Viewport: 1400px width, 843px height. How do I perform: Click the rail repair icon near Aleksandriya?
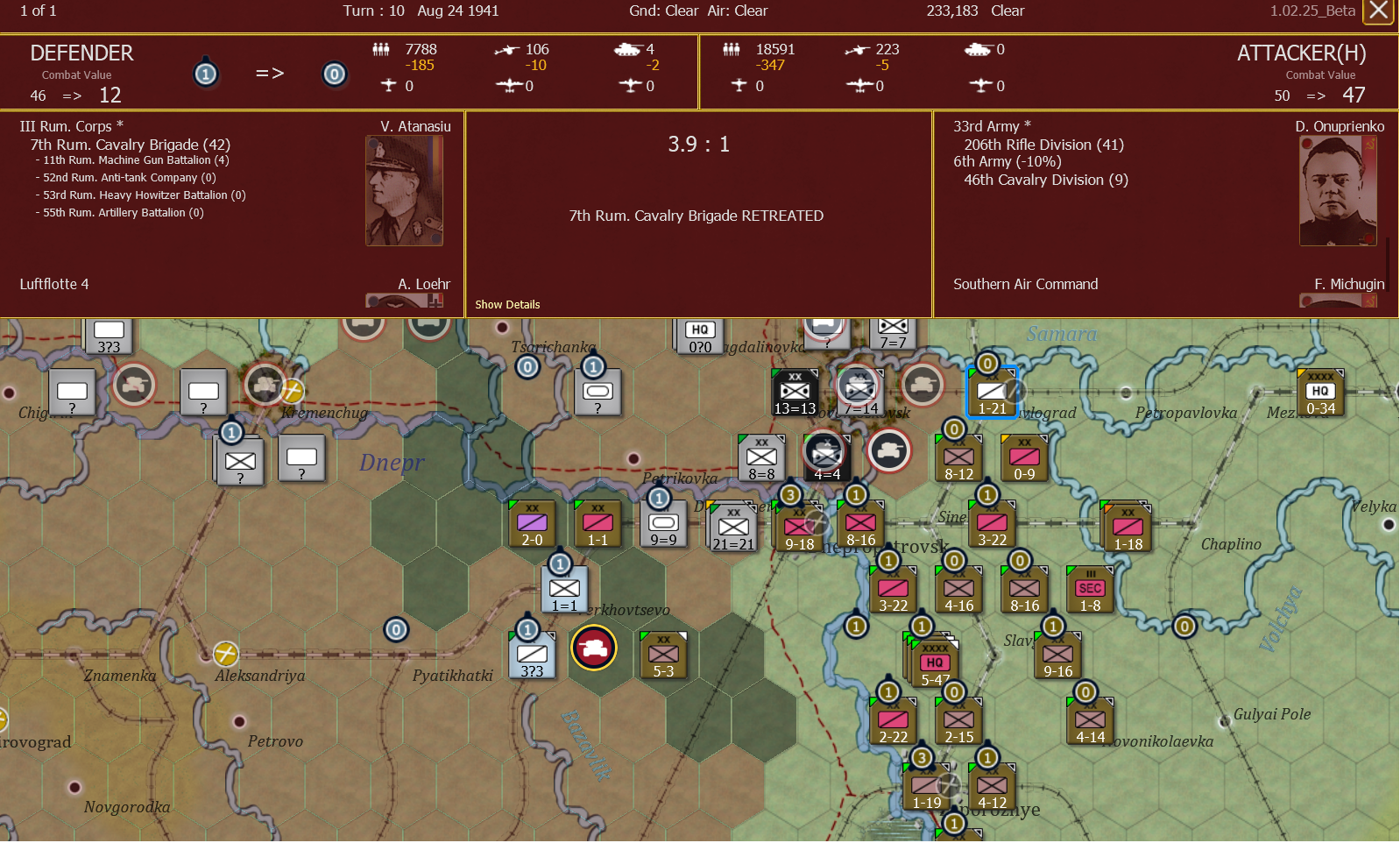tap(226, 652)
